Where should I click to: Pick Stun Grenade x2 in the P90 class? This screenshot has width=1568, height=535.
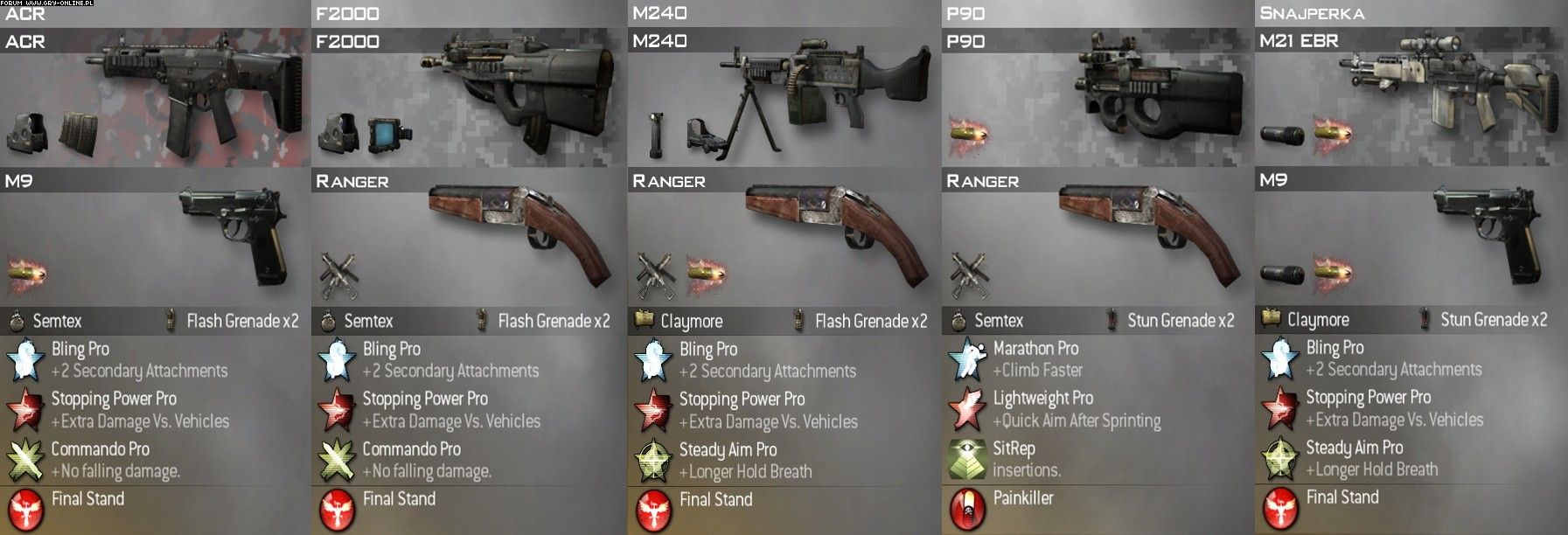tap(1181, 321)
